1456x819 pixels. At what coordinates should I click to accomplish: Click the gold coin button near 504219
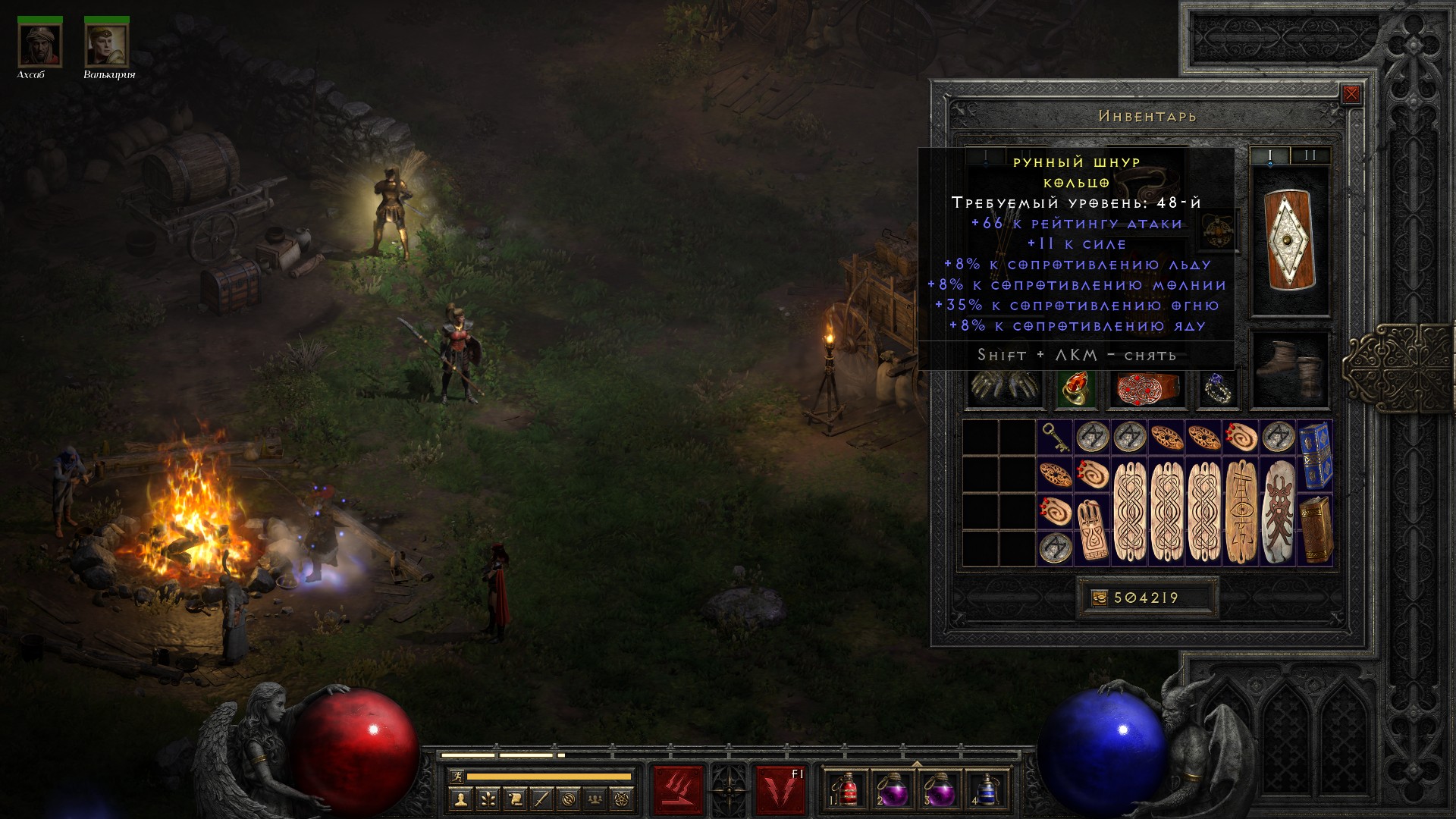point(1100,598)
